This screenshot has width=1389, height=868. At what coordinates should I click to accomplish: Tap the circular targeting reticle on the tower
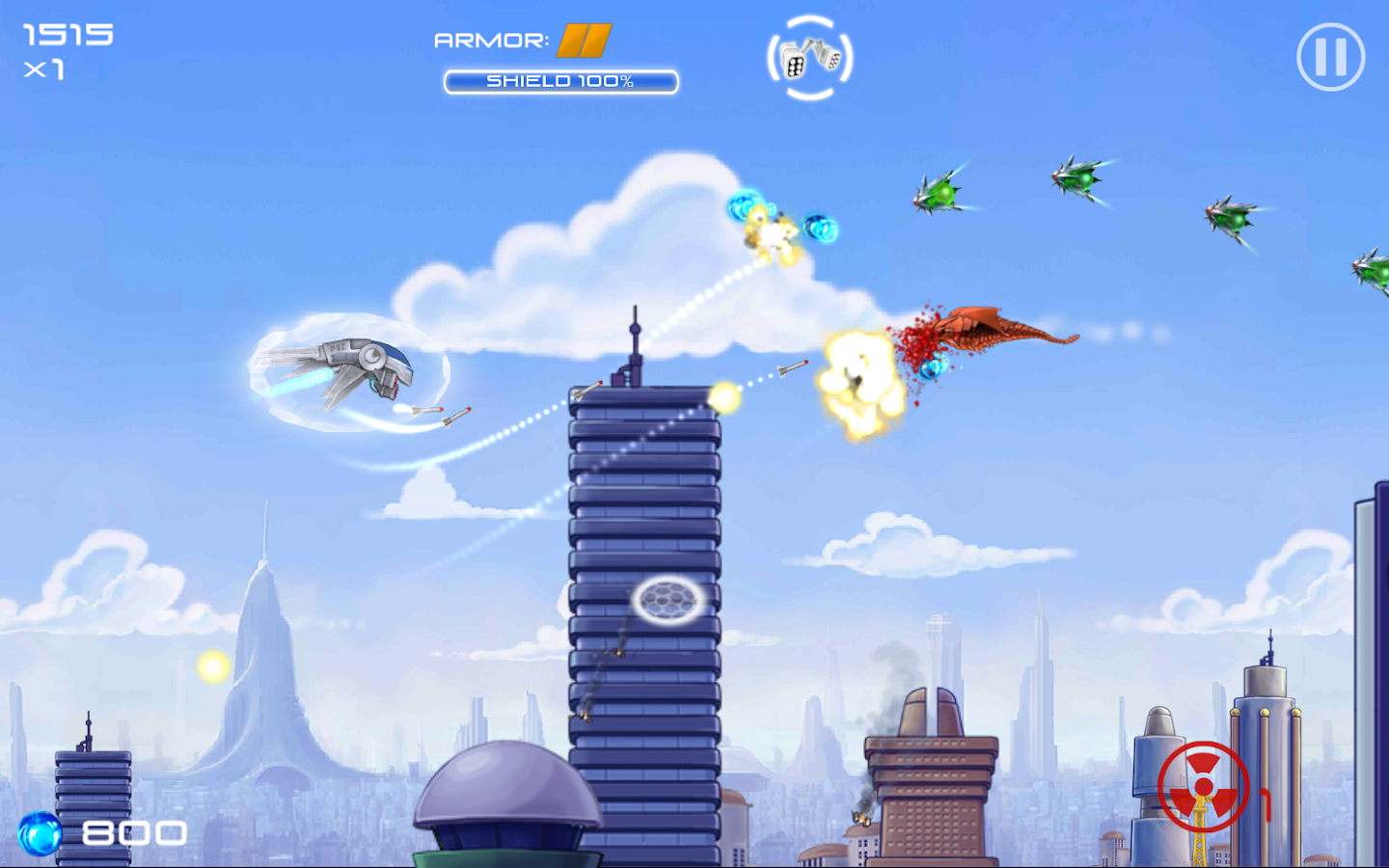click(666, 600)
